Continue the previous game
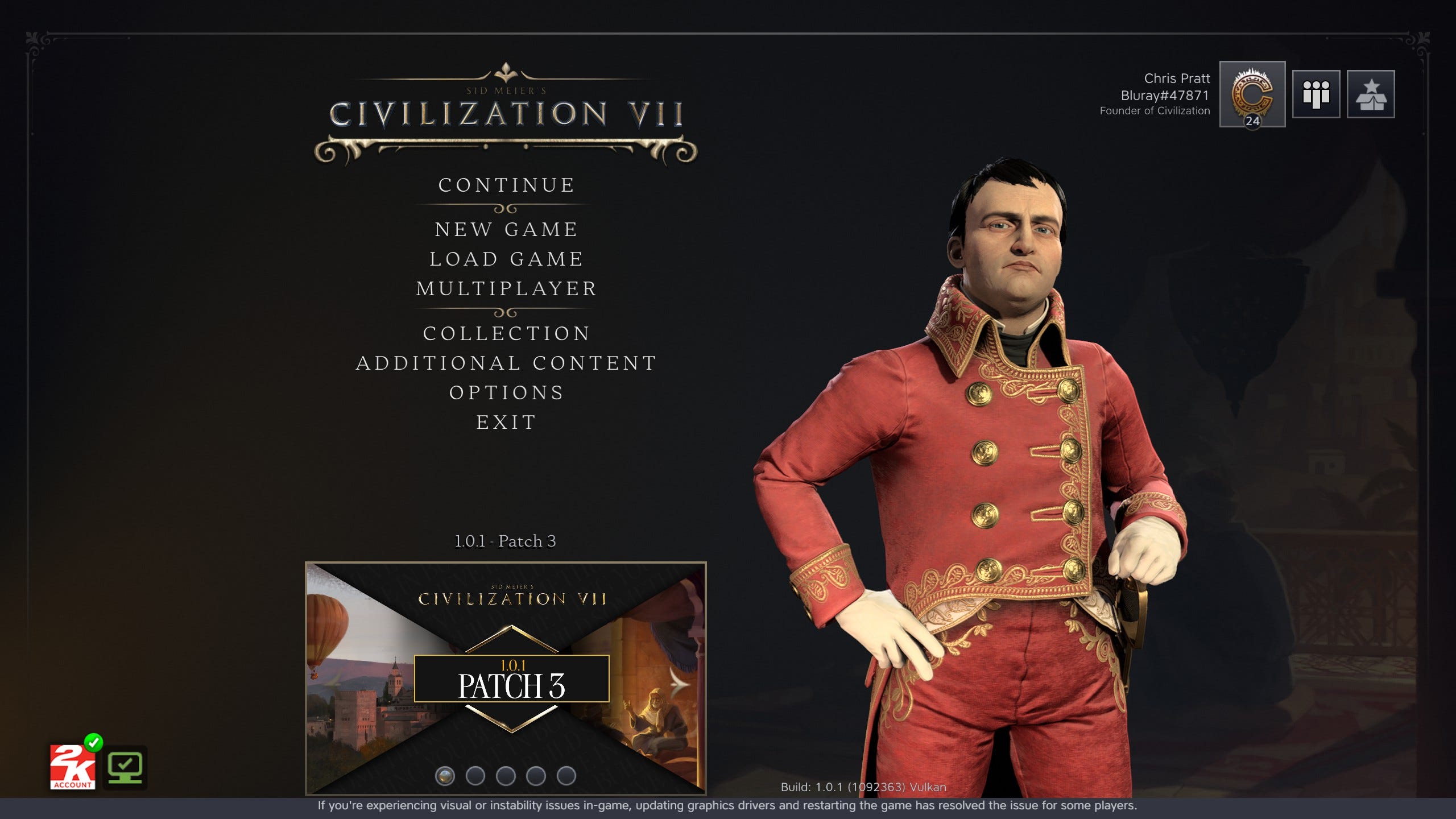Image resolution: width=1456 pixels, height=819 pixels. click(506, 185)
